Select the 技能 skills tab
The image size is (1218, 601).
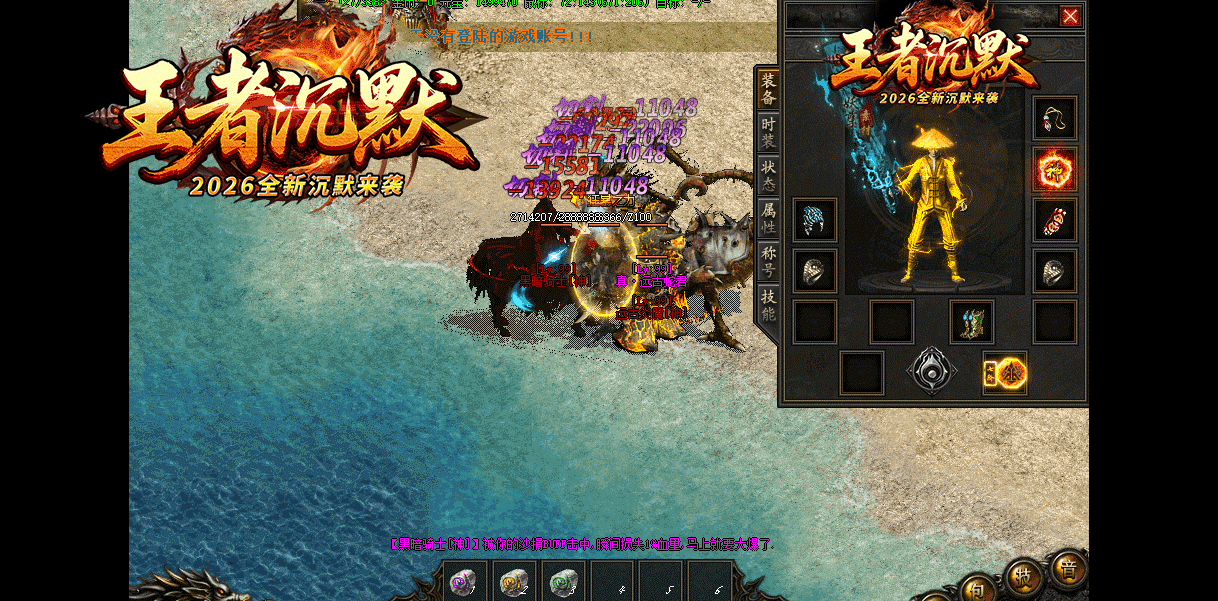[x=768, y=305]
